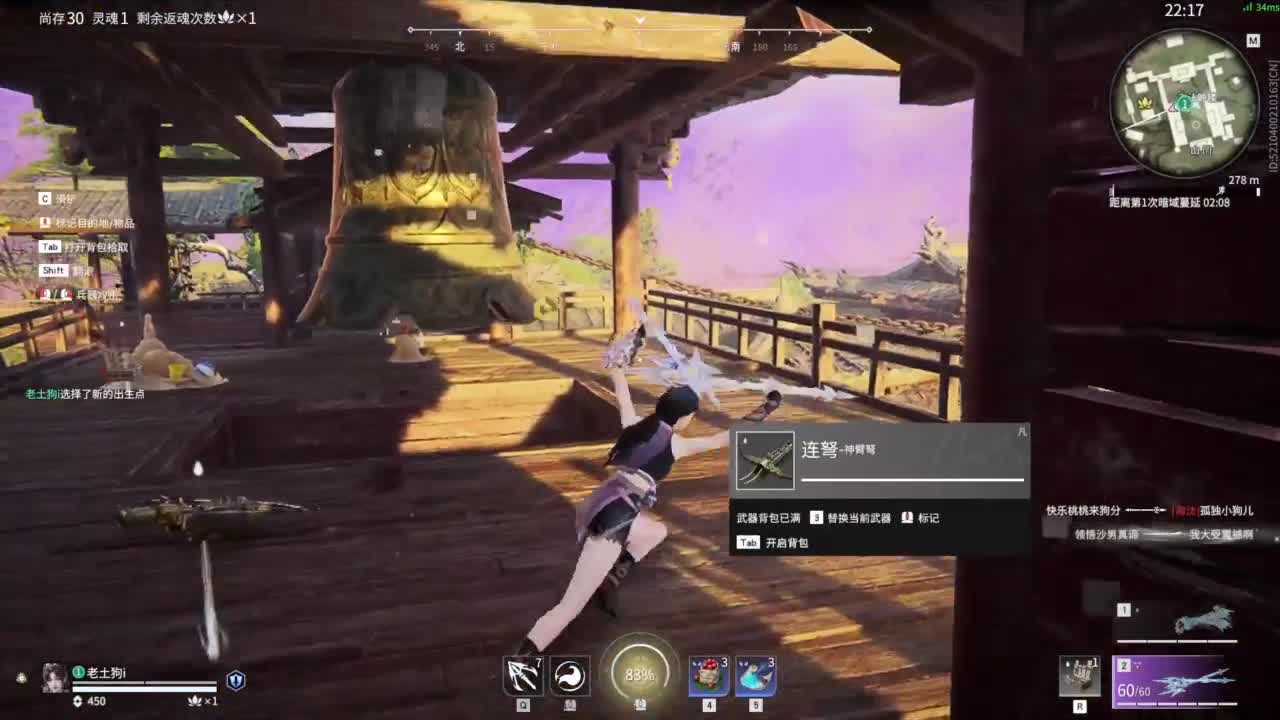Click the 连弩 crossbow icon in the pickup panel
The width and height of the screenshot is (1280, 720).
(764, 458)
